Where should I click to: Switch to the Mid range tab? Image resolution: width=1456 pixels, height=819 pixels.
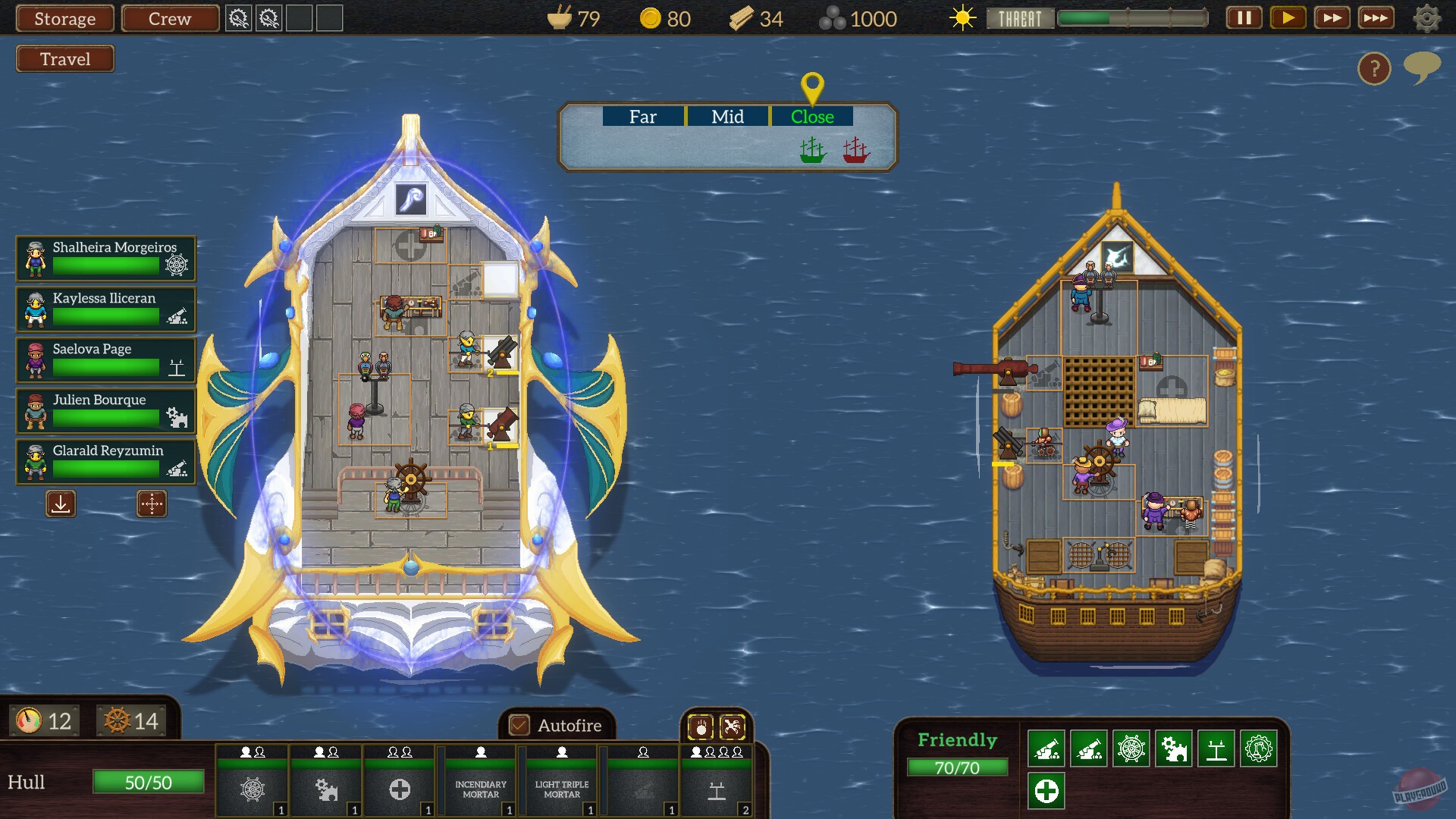pyautogui.click(x=727, y=117)
